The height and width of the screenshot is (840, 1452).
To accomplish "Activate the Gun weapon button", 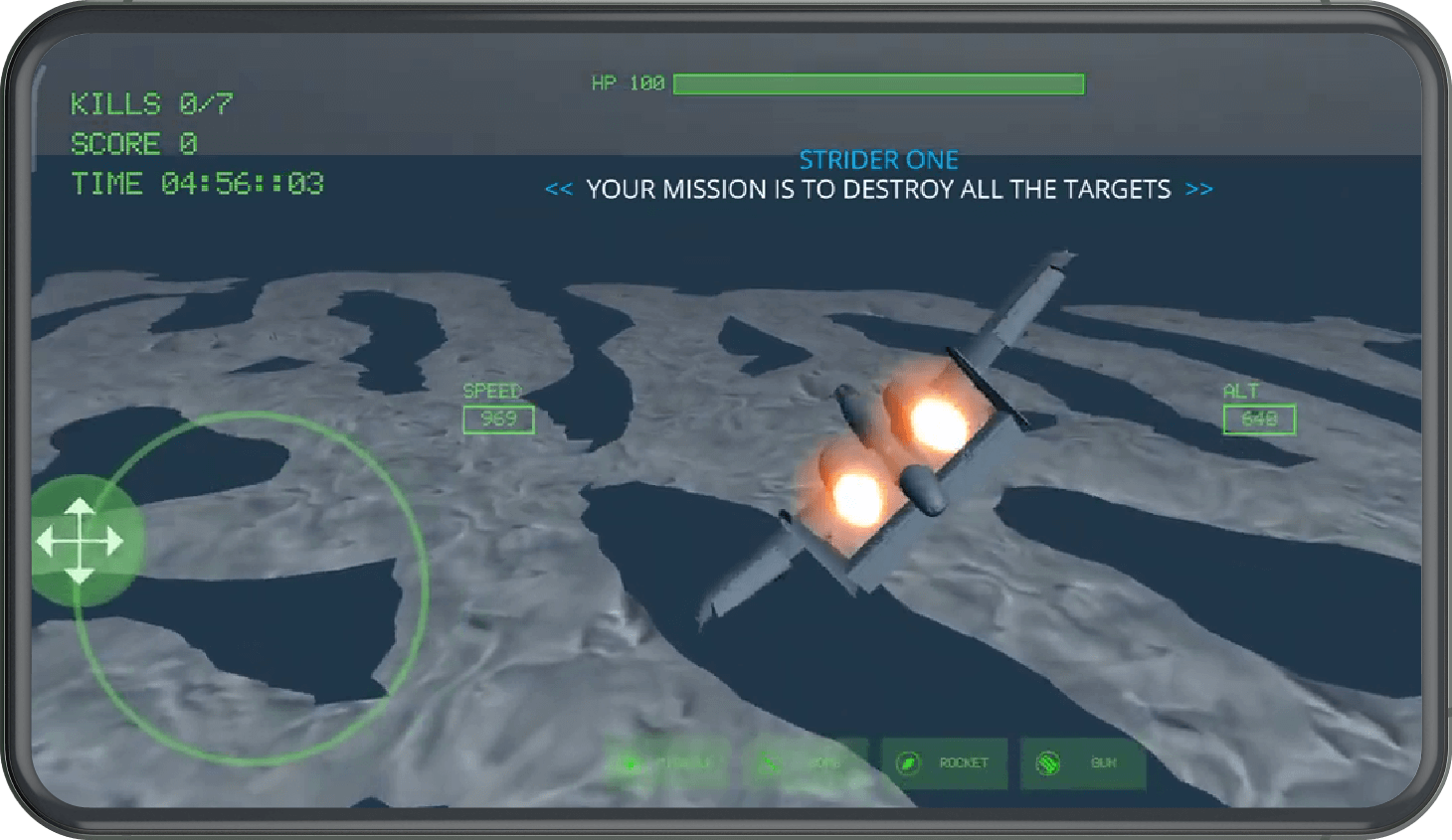I will 1082,763.
